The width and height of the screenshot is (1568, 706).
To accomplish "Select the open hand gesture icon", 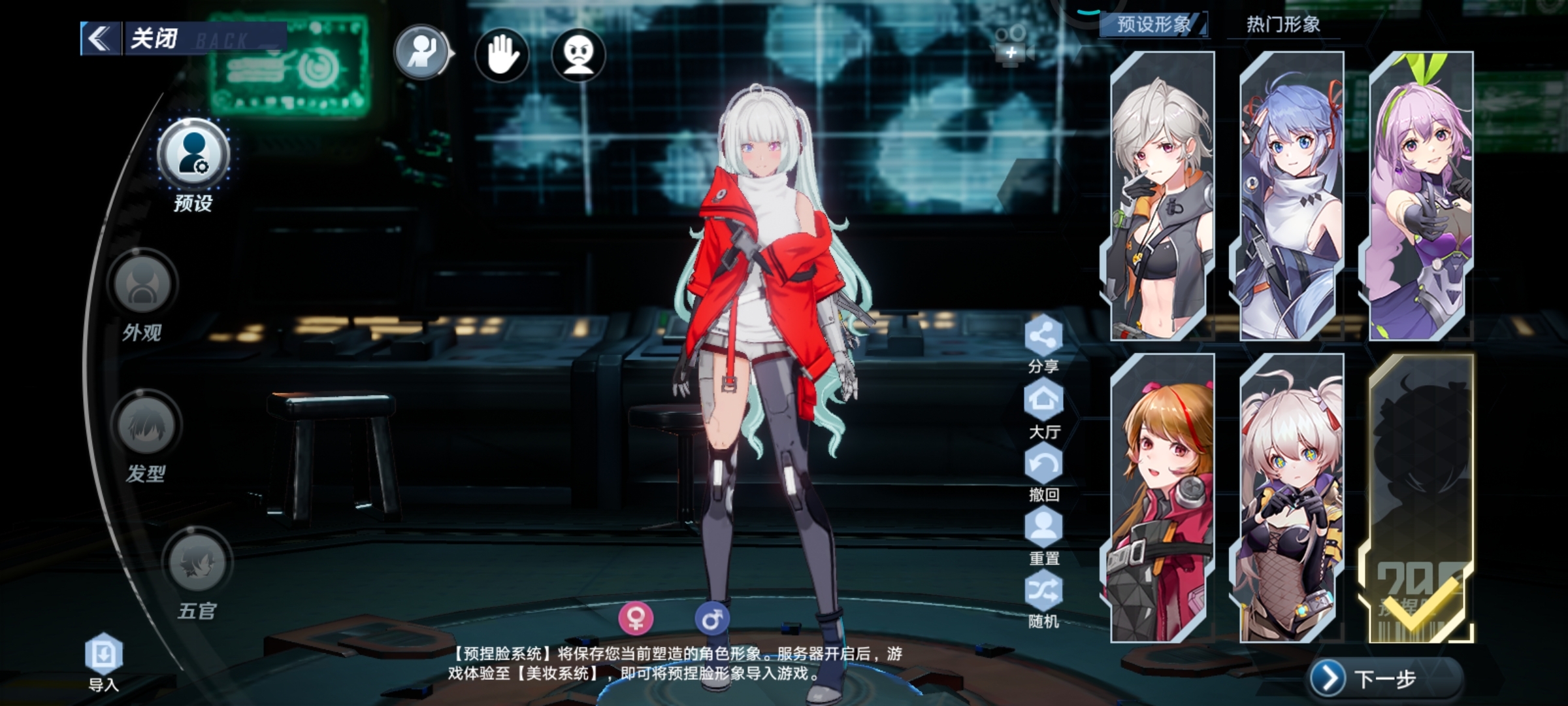I will click(501, 55).
